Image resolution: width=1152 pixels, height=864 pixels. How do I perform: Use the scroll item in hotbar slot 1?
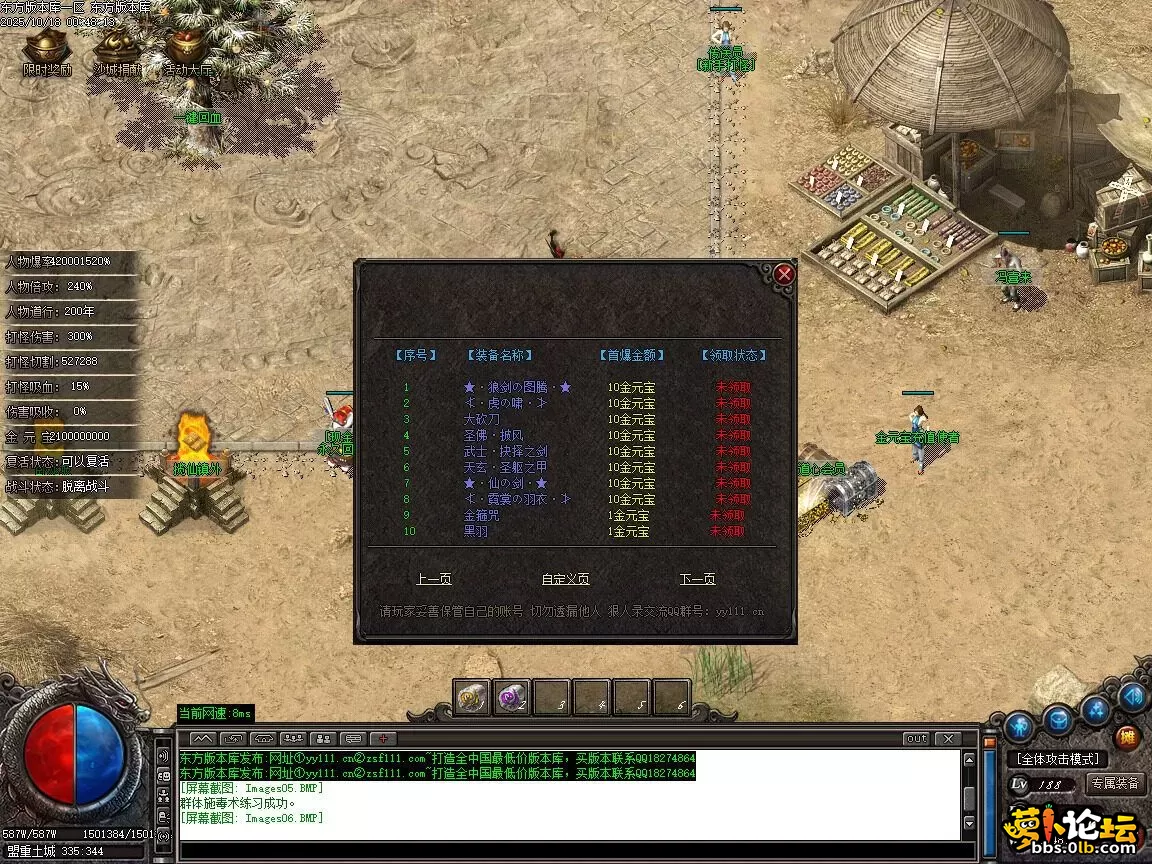[x=472, y=697]
